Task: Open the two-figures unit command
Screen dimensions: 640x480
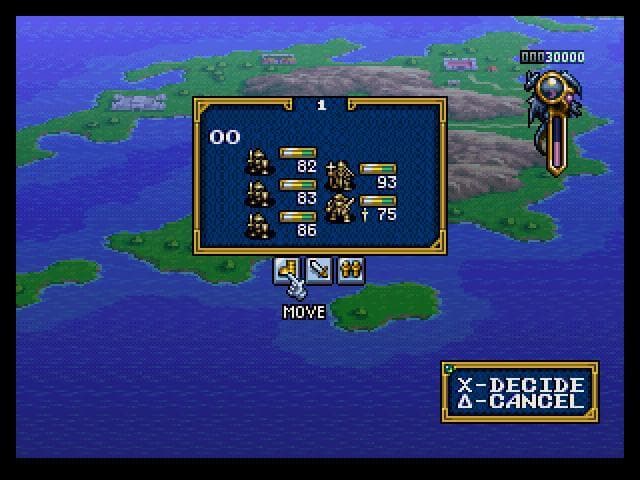Action: 349,270
